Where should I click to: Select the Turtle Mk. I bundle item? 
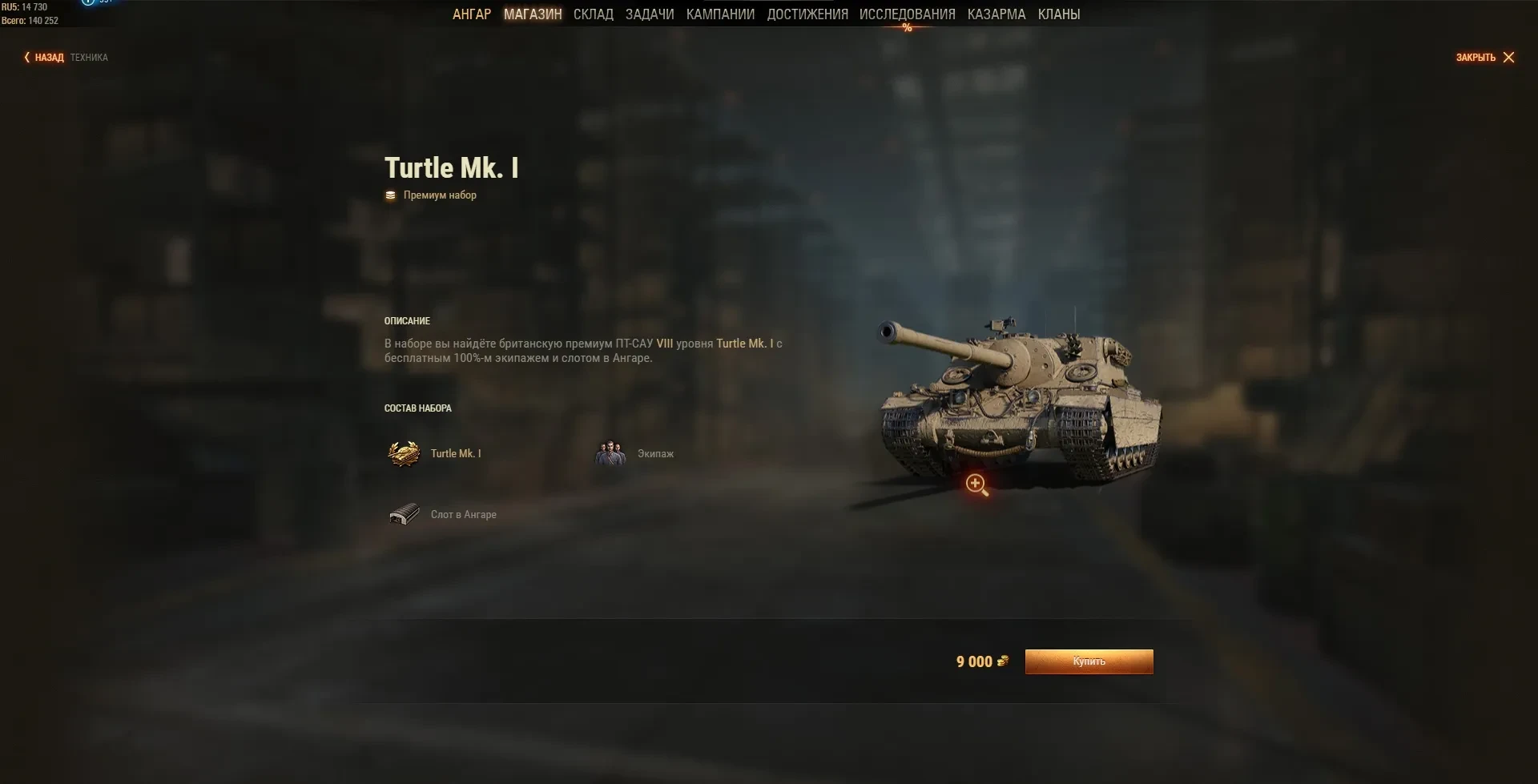pos(435,454)
